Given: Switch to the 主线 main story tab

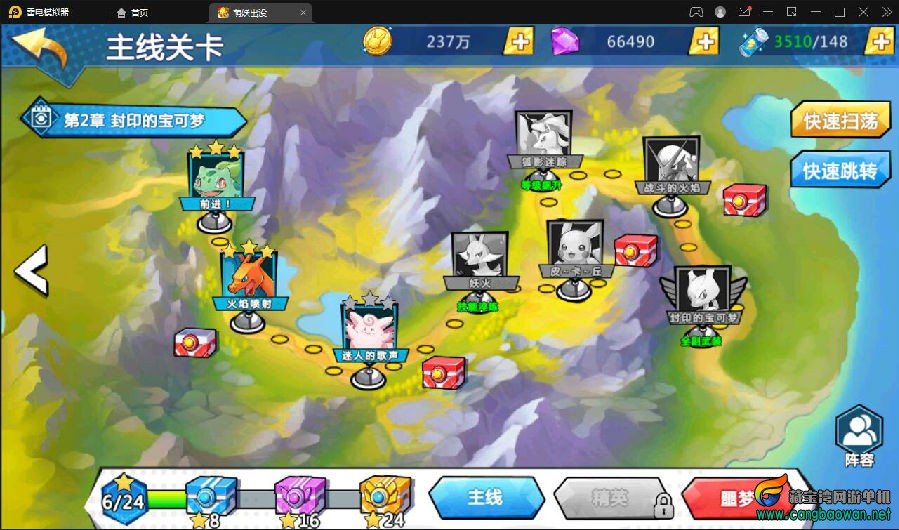Looking at the screenshot, I should point(485,497).
